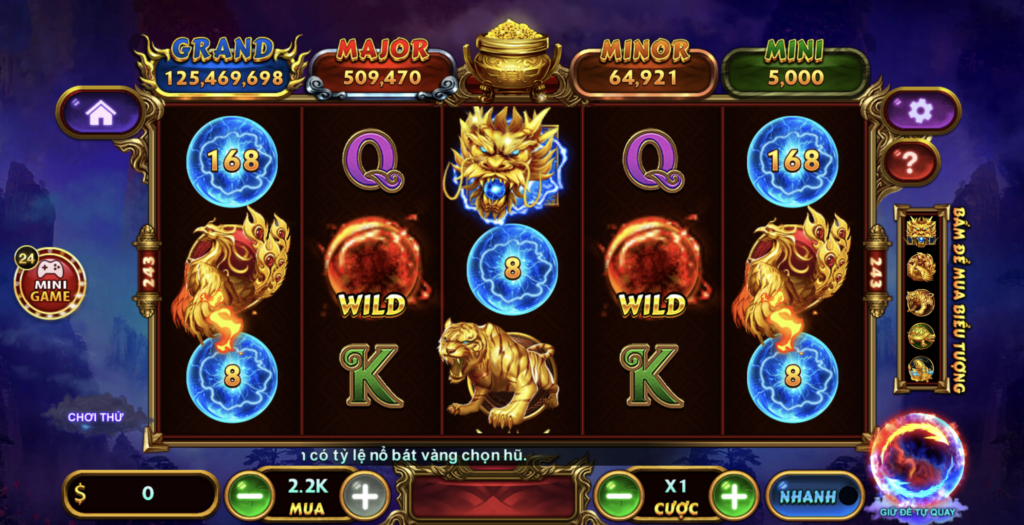Buy the golden tiger symbol
Image resolution: width=1024 pixels, height=525 pixels.
pos(920,301)
